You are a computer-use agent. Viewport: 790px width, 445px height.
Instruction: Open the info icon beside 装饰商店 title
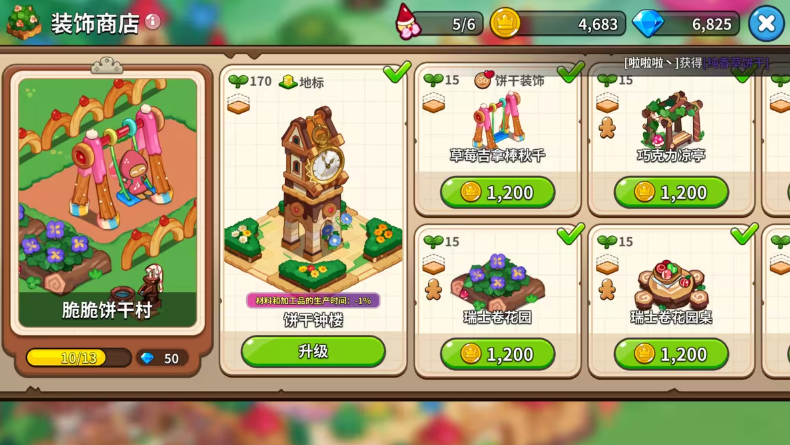[153, 21]
